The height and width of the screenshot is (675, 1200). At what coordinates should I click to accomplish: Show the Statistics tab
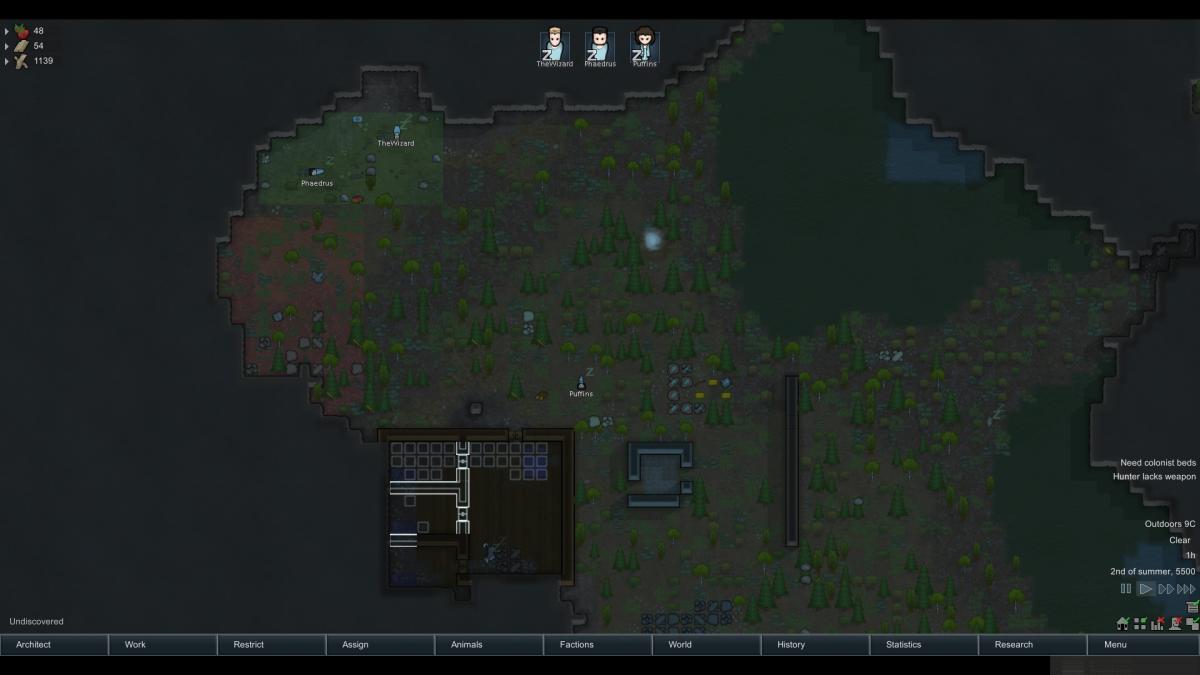point(924,645)
